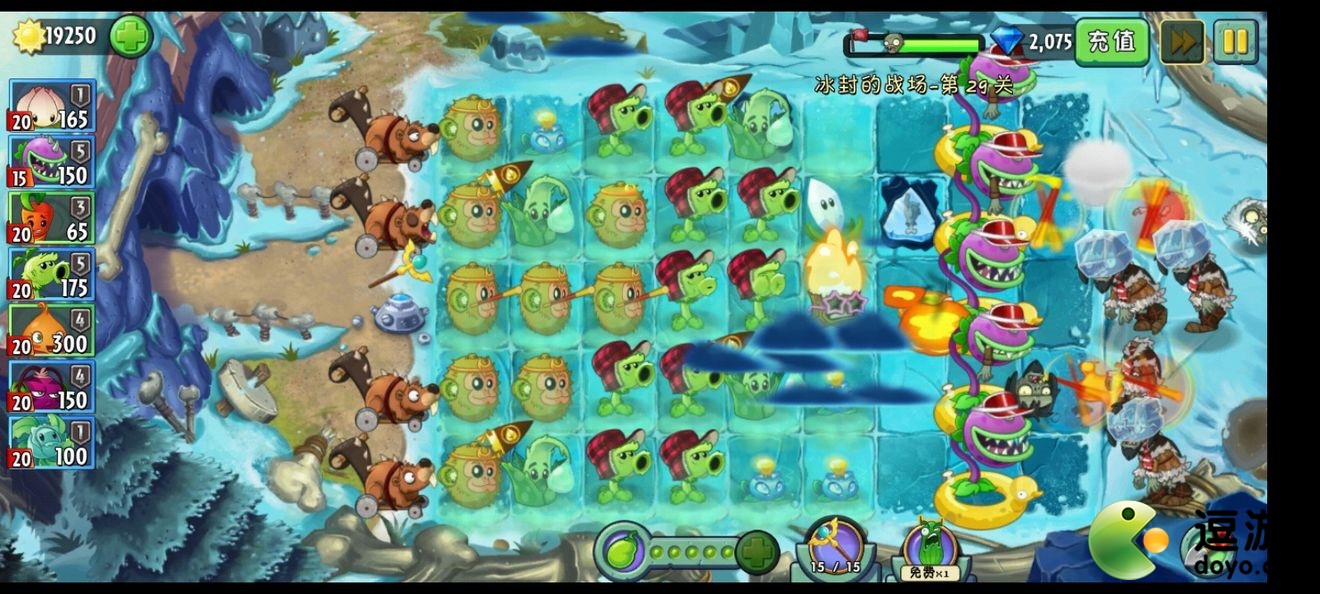The height and width of the screenshot is (594, 1320).
Task: Choose the 300-cost orange onion seed packet
Action: coord(53,330)
